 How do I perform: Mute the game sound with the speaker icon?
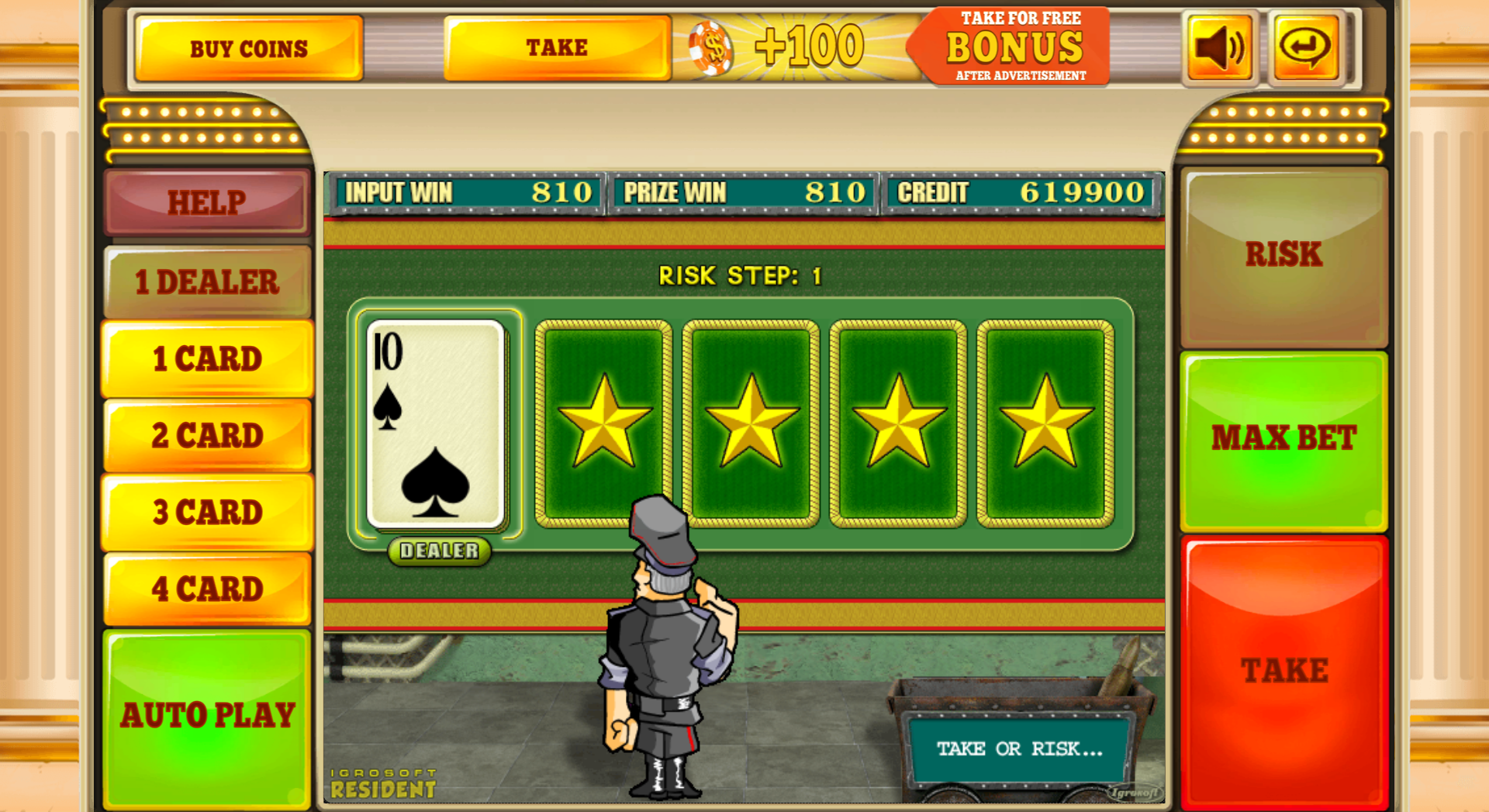[x=1218, y=47]
